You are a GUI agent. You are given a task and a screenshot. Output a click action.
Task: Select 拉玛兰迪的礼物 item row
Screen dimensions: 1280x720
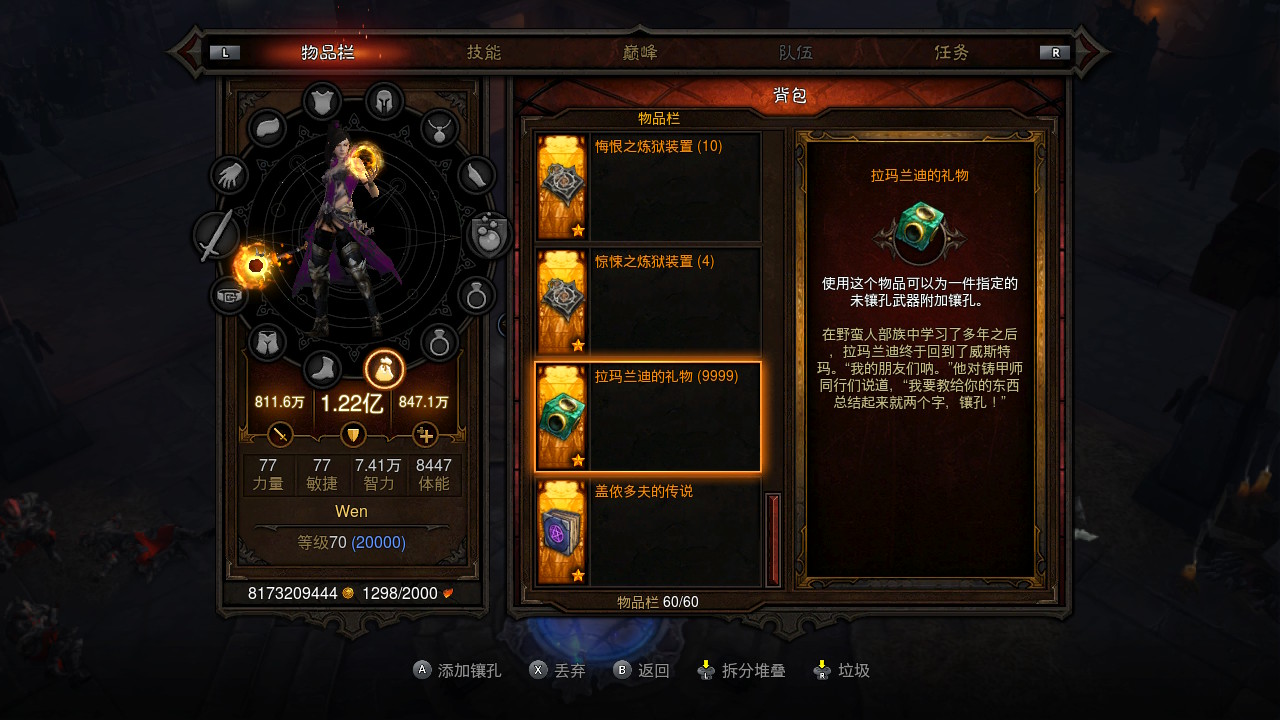click(x=648, y=417)
